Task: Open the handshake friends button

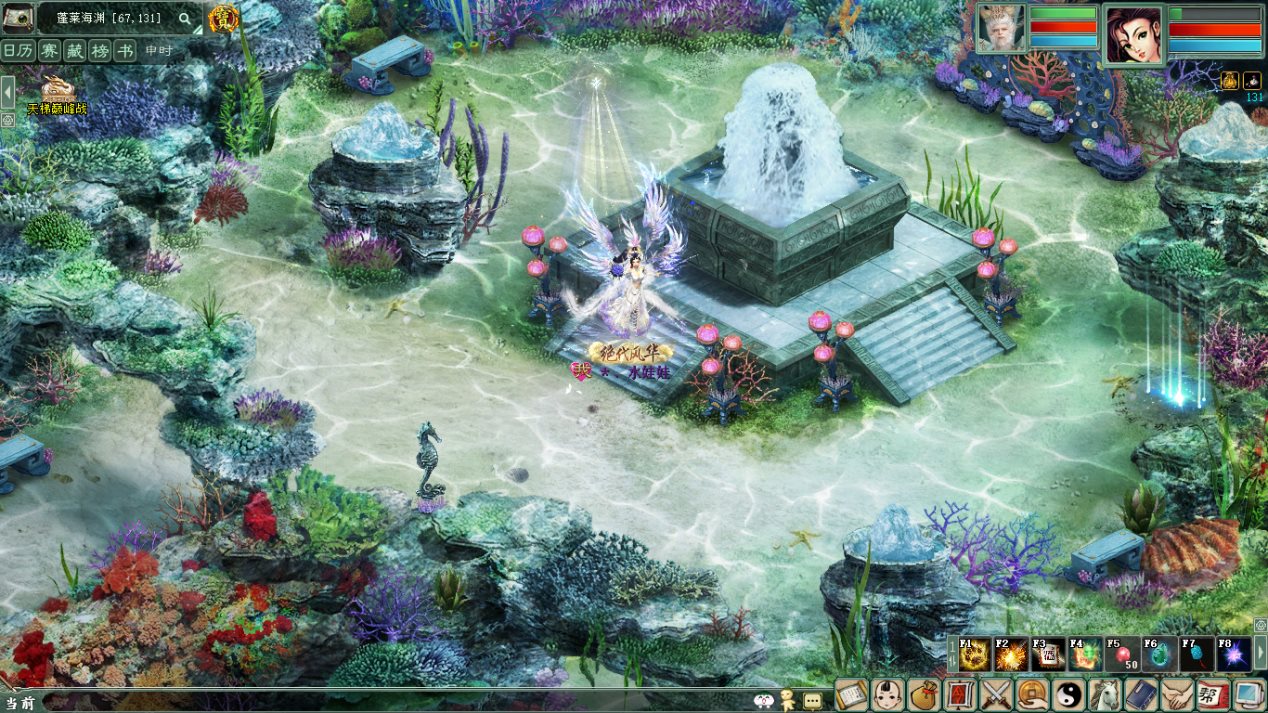Action: coord(1176,694)
